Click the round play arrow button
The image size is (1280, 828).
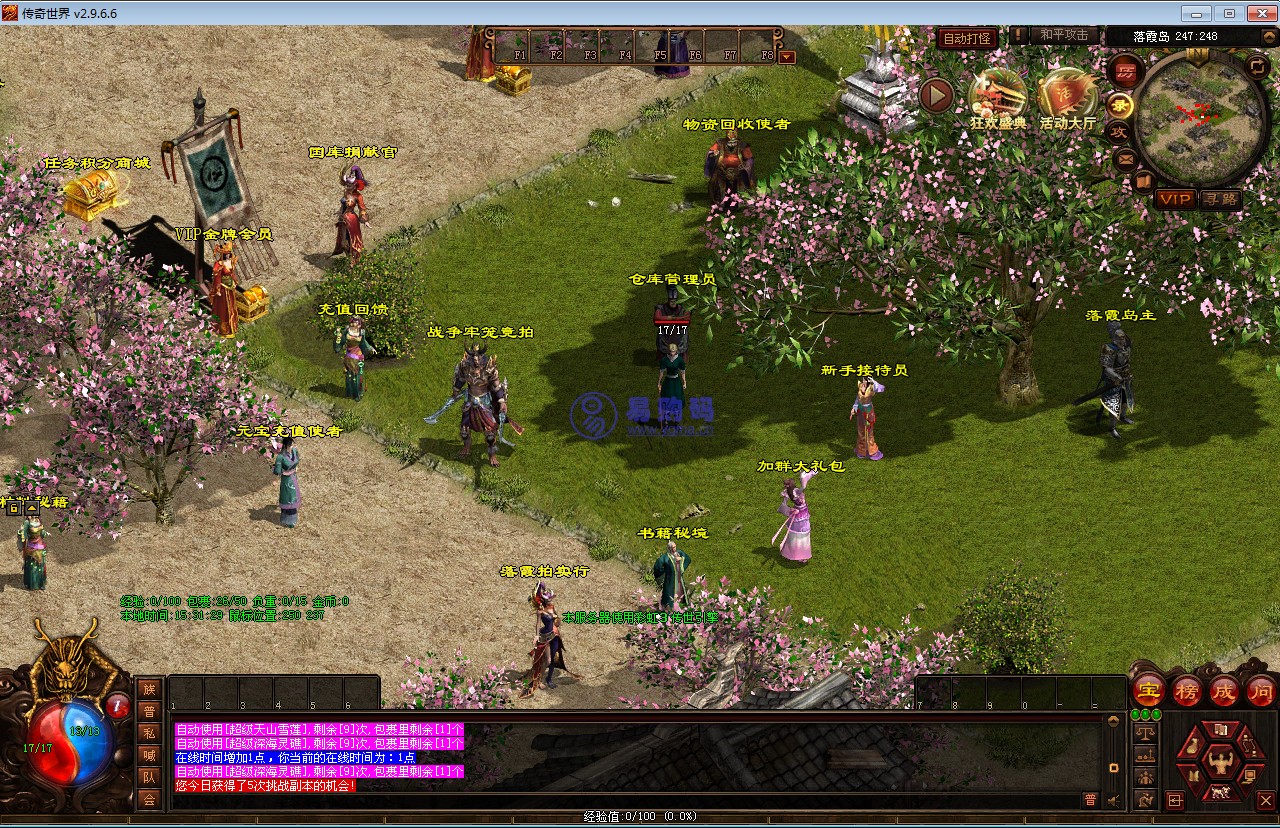click(x=937, y=96)
